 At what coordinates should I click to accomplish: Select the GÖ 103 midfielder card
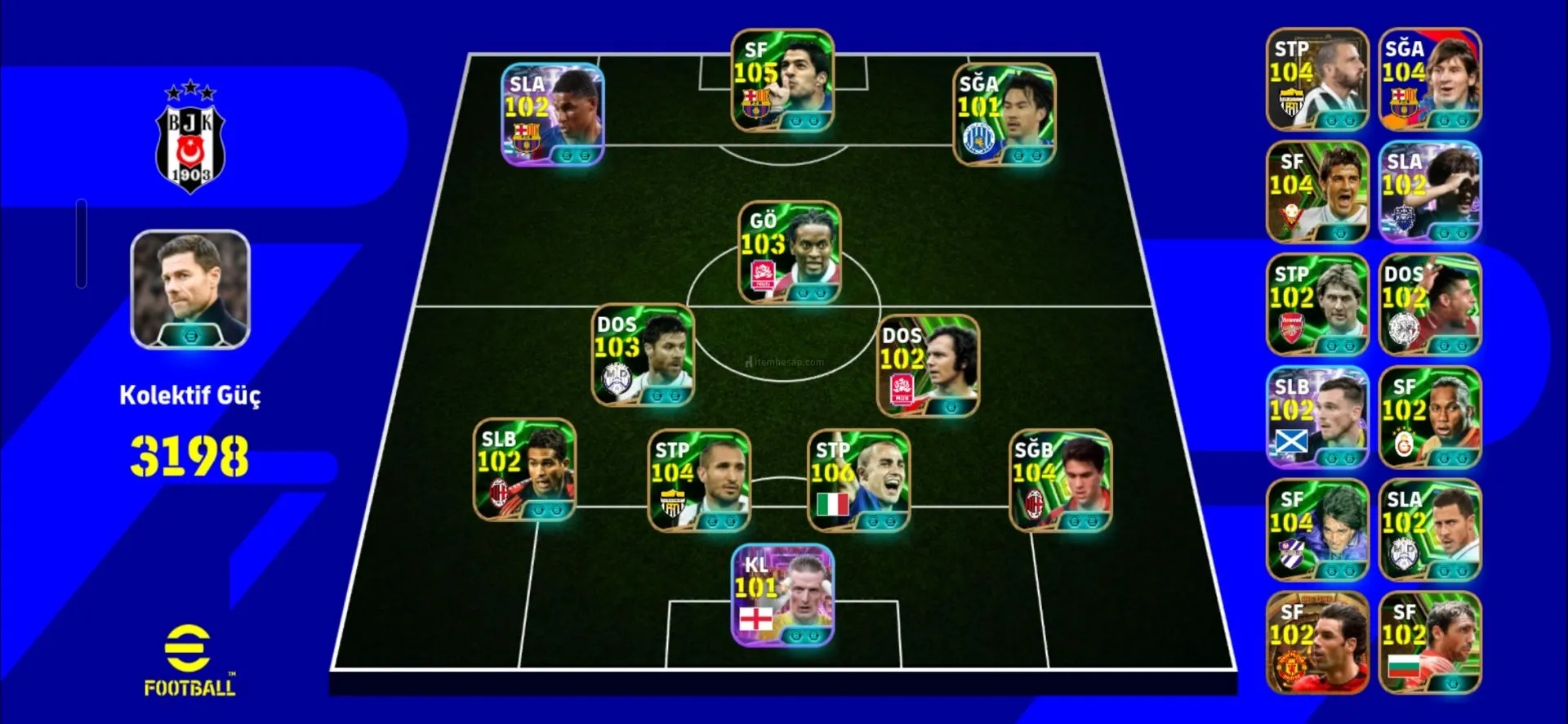(x=790, y=253)
